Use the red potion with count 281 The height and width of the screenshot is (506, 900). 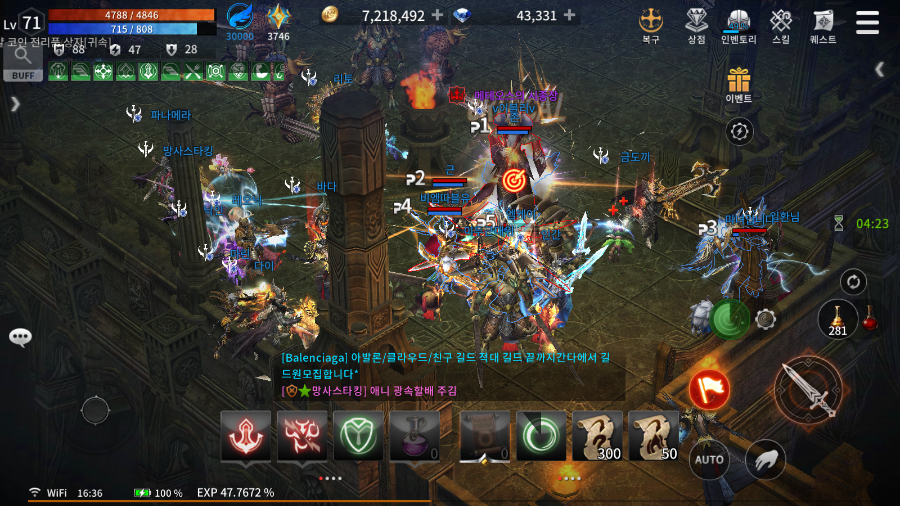(x=838, y=320)
